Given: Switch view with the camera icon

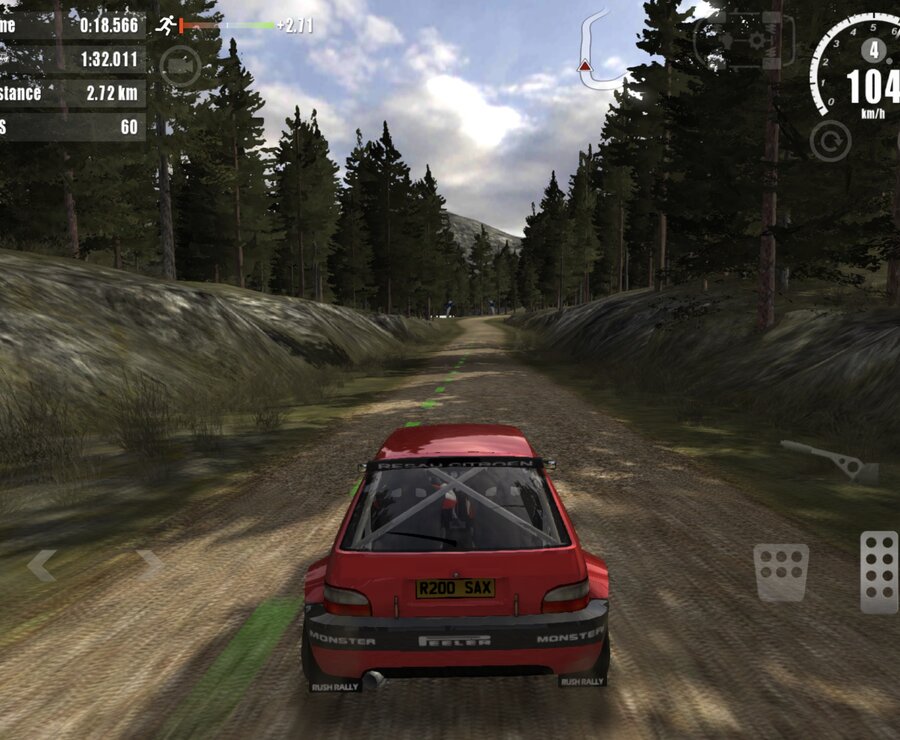Looking at the screenshot, I should click(179, 66).
